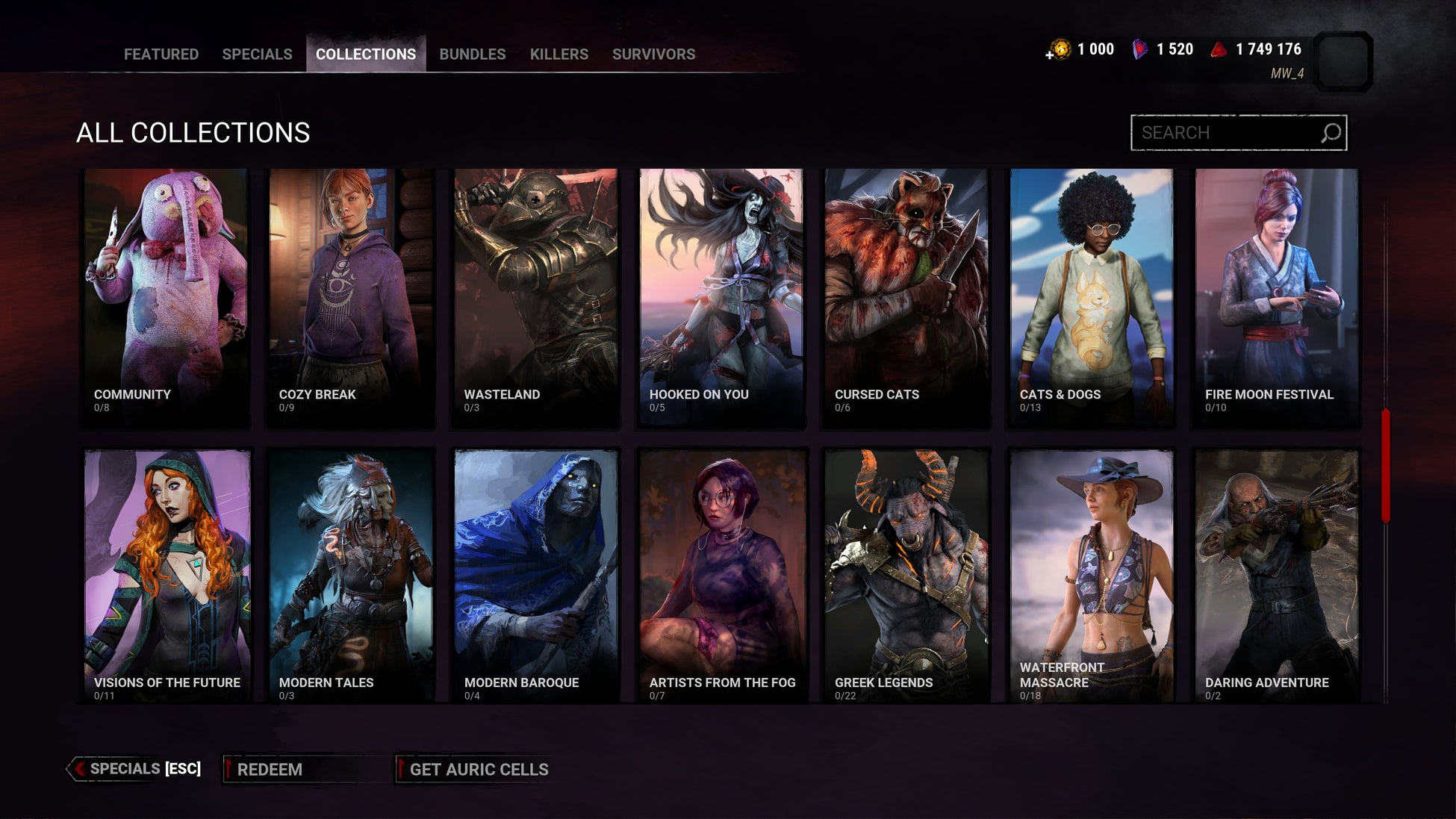Choose the Cursed Cats collection

906,297
